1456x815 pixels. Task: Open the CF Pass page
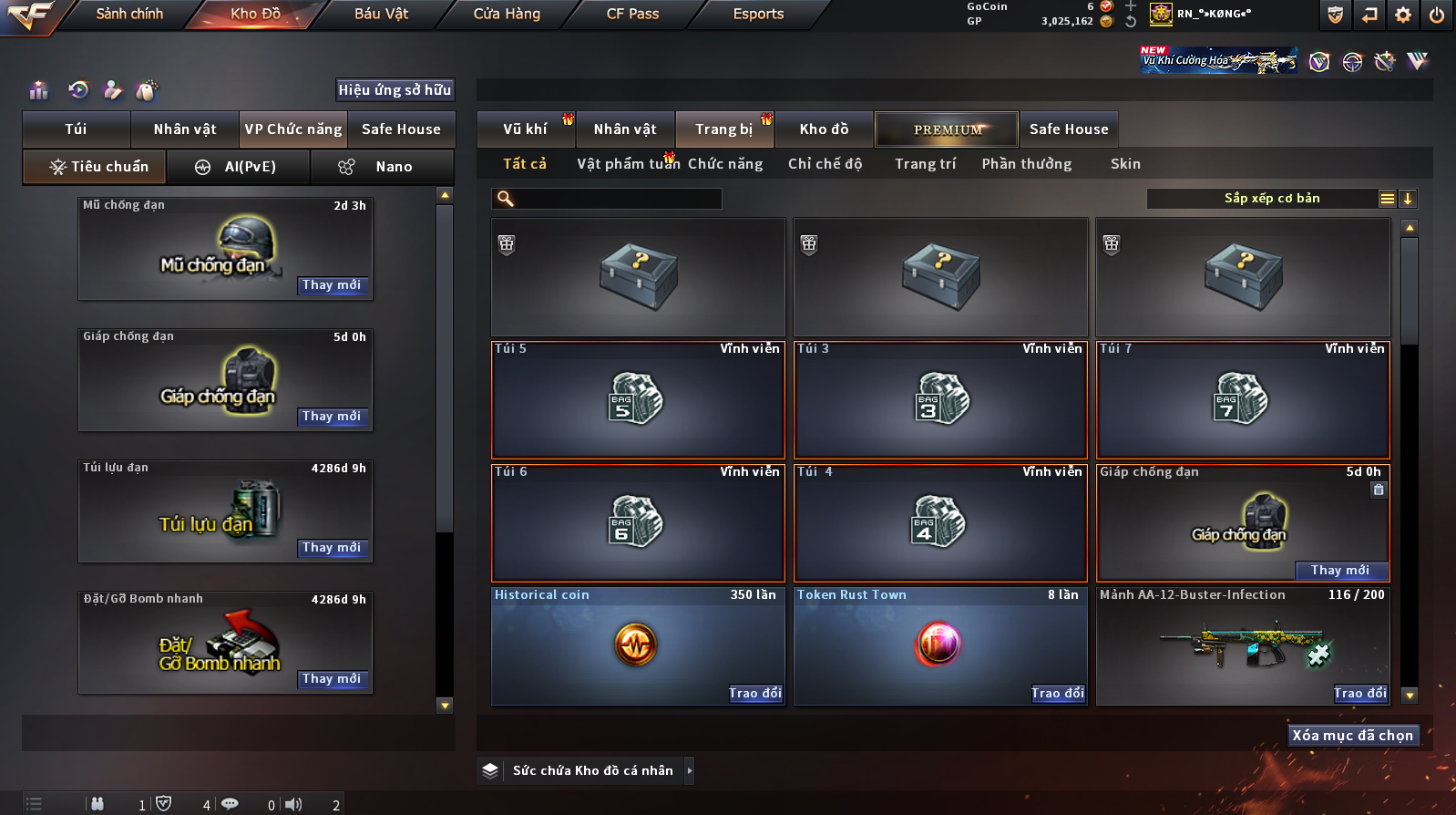coord(632,14)
